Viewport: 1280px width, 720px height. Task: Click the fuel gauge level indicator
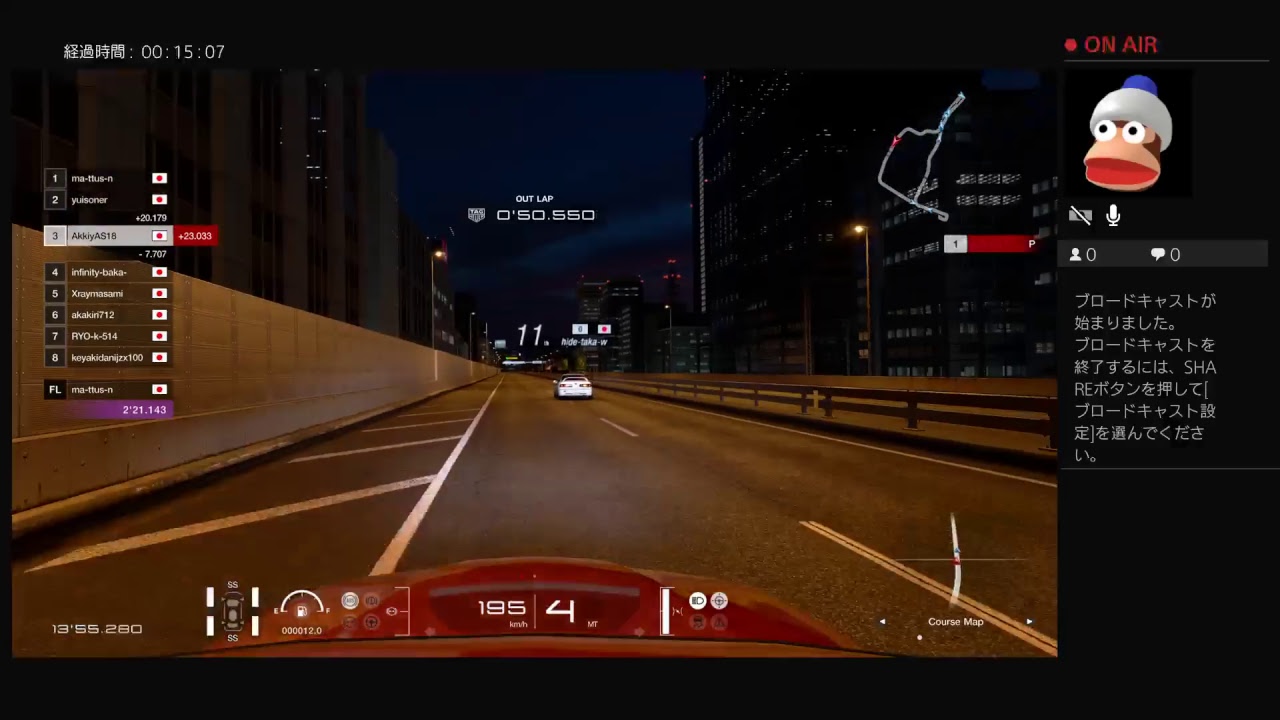pos(300,605)
